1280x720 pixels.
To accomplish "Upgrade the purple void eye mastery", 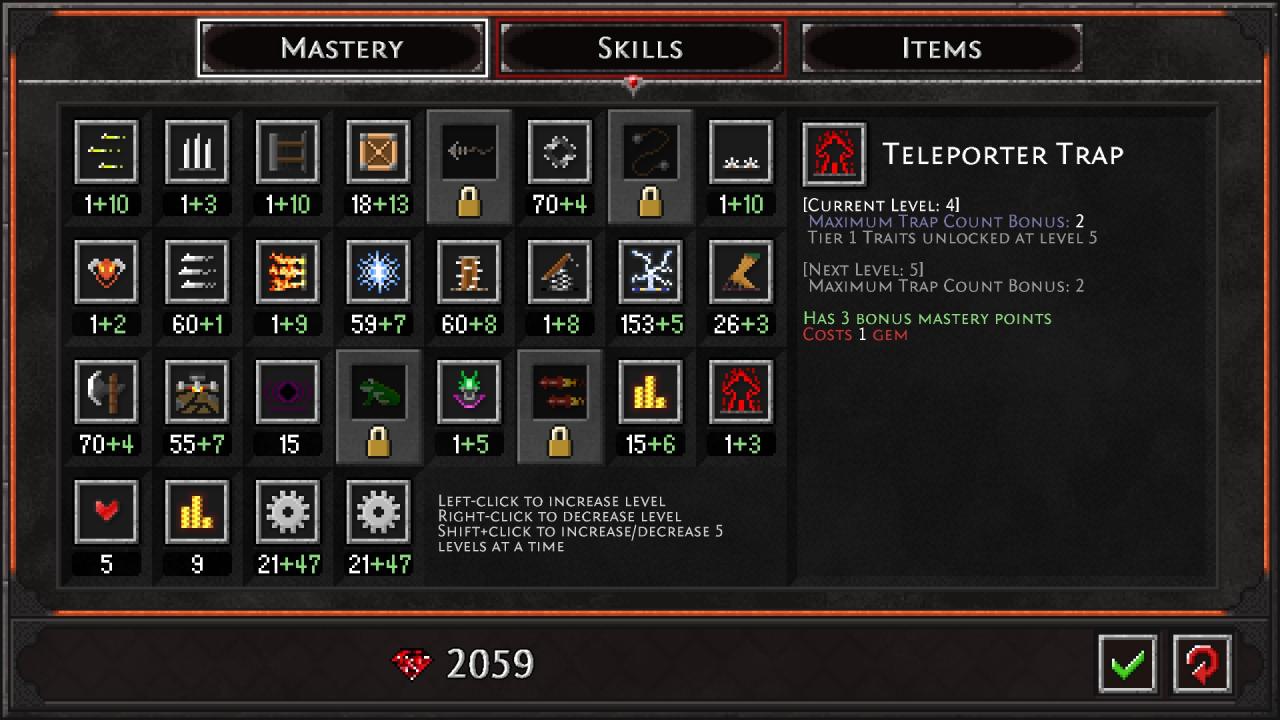I will pos(288,392).
